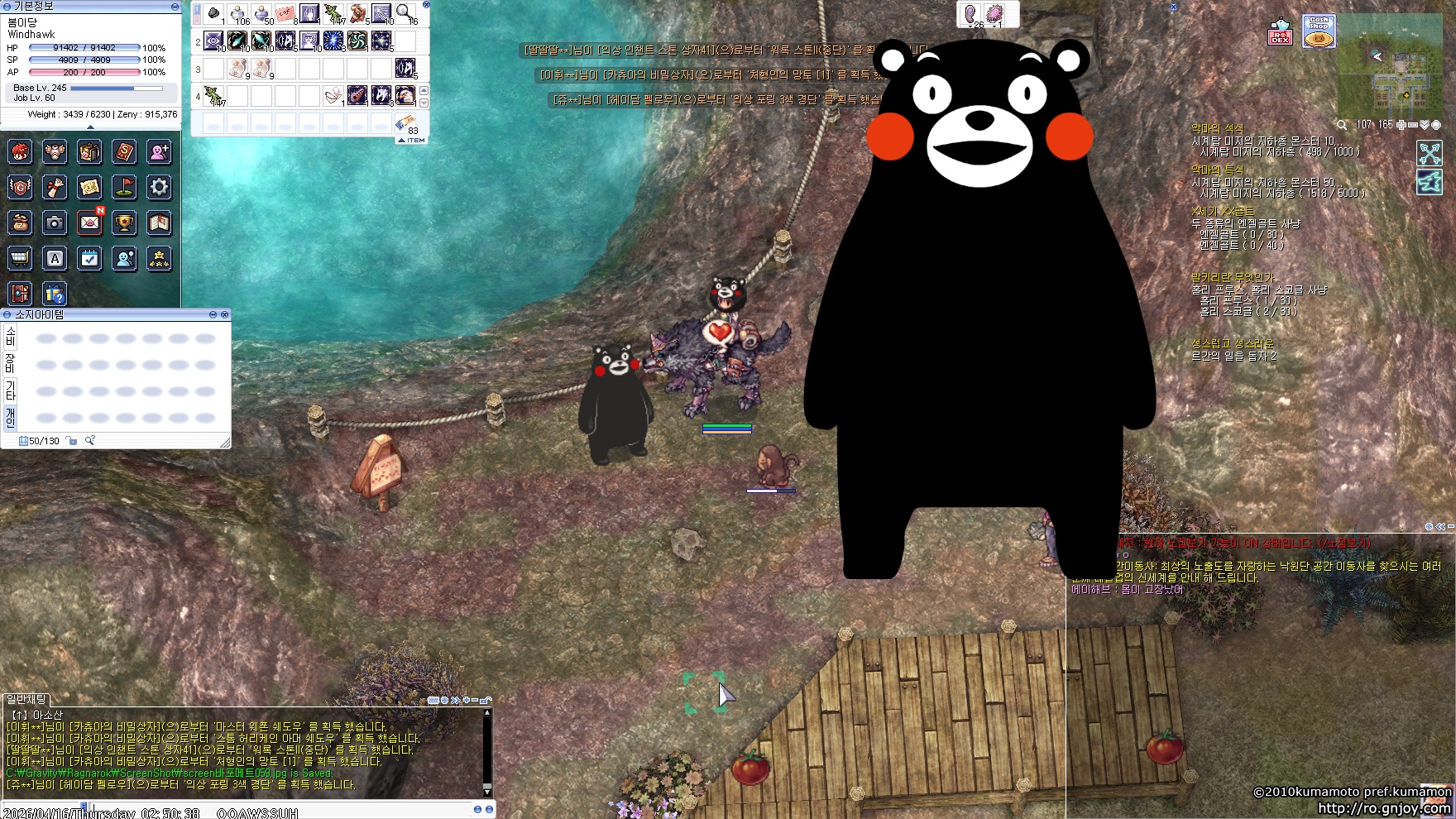Open the Cash Shop

coord(1319,31)
